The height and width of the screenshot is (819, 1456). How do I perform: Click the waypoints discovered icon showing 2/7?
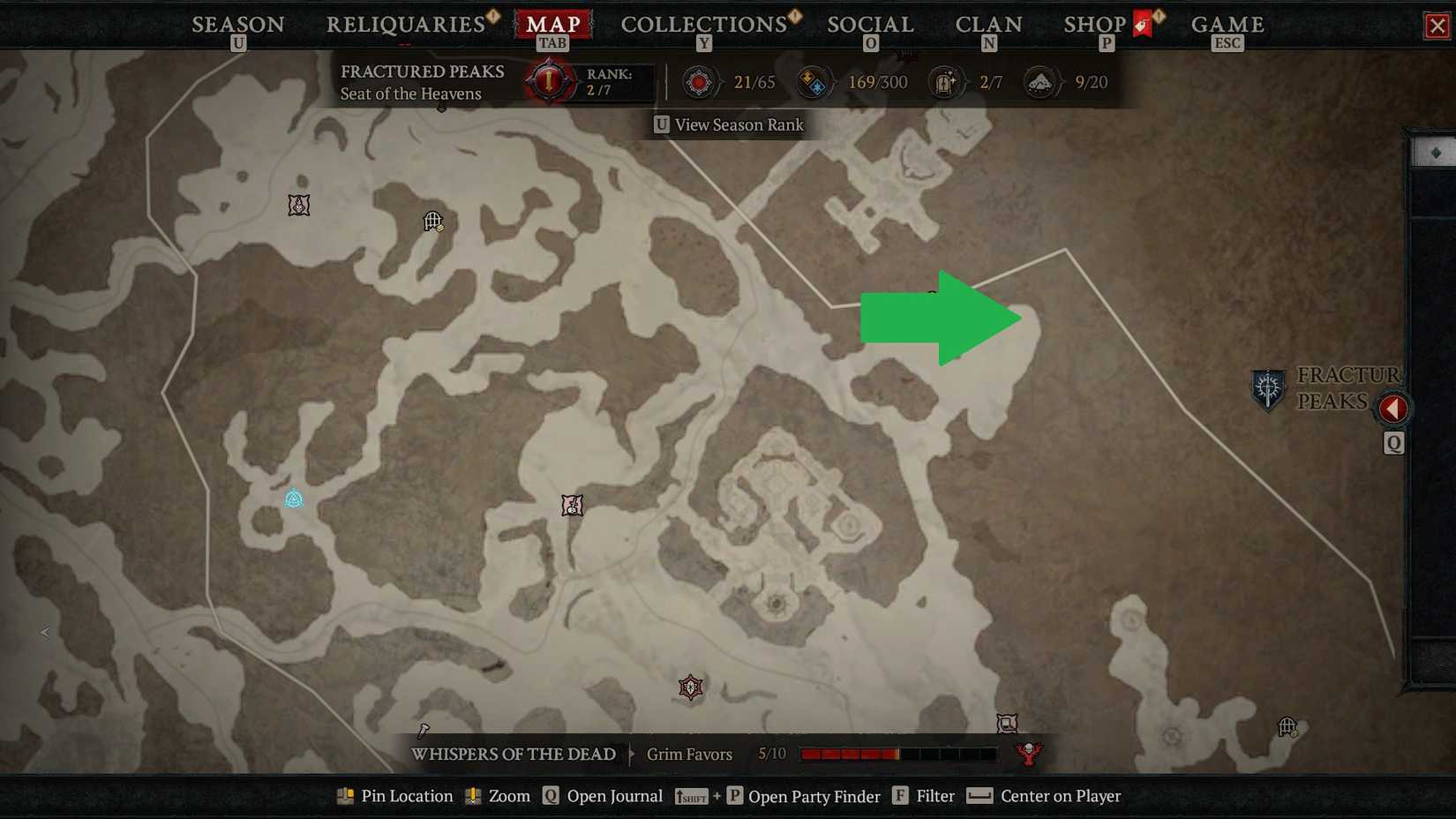[x=945, y=81]
